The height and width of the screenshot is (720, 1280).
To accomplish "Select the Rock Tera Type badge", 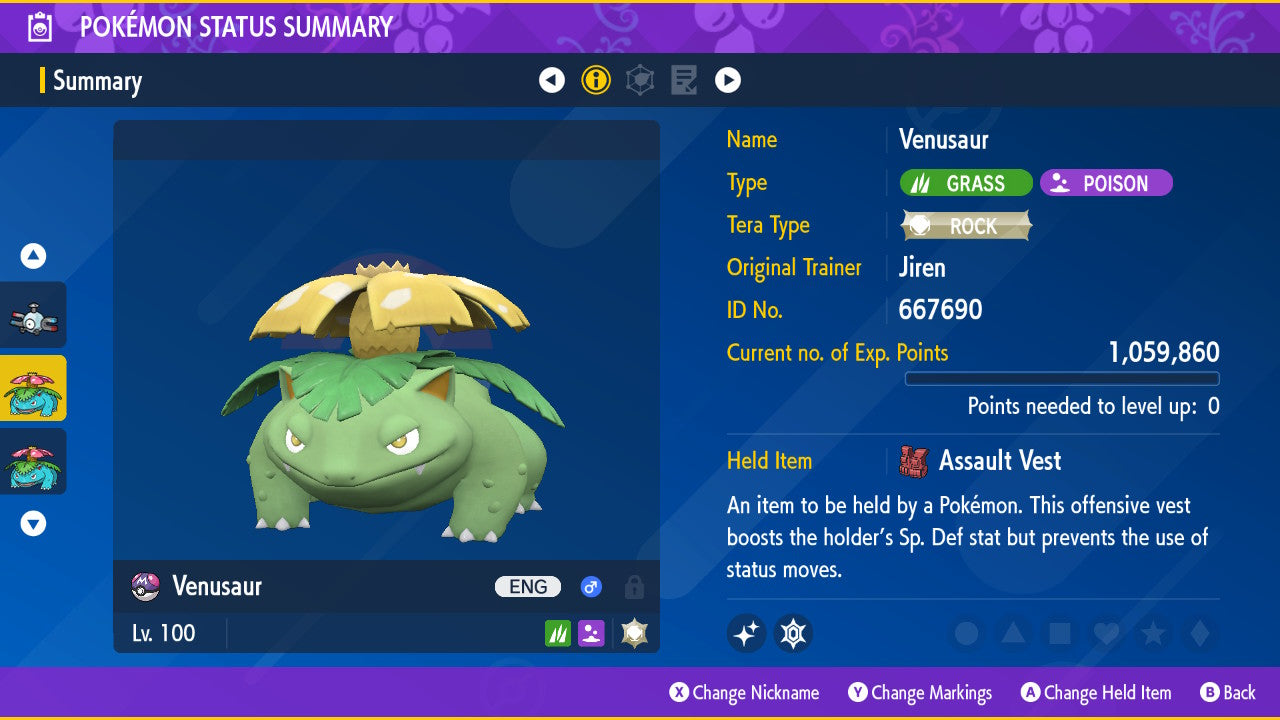I will pyautogui.click(x=966, y=226).
